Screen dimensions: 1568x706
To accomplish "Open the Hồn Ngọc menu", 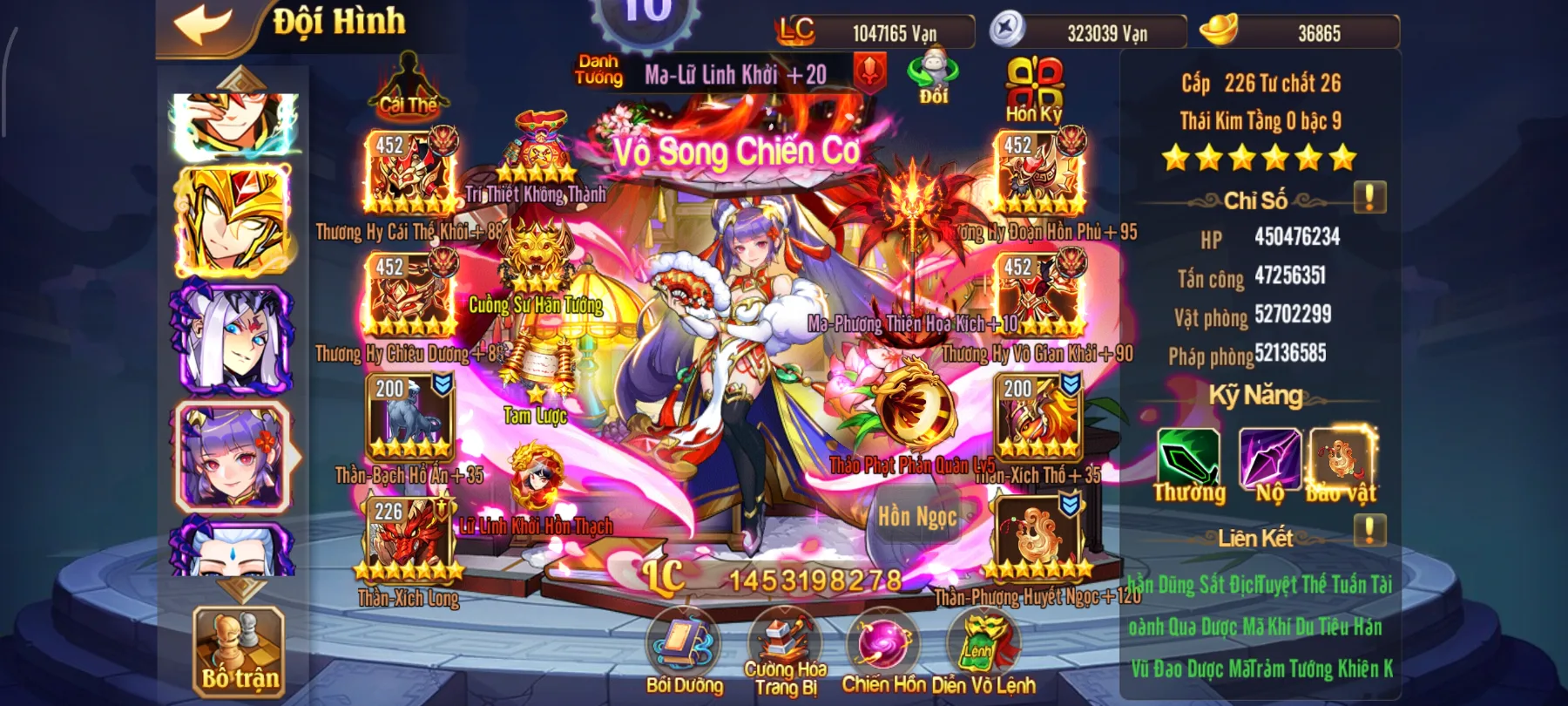I will [x=917, y=514].
